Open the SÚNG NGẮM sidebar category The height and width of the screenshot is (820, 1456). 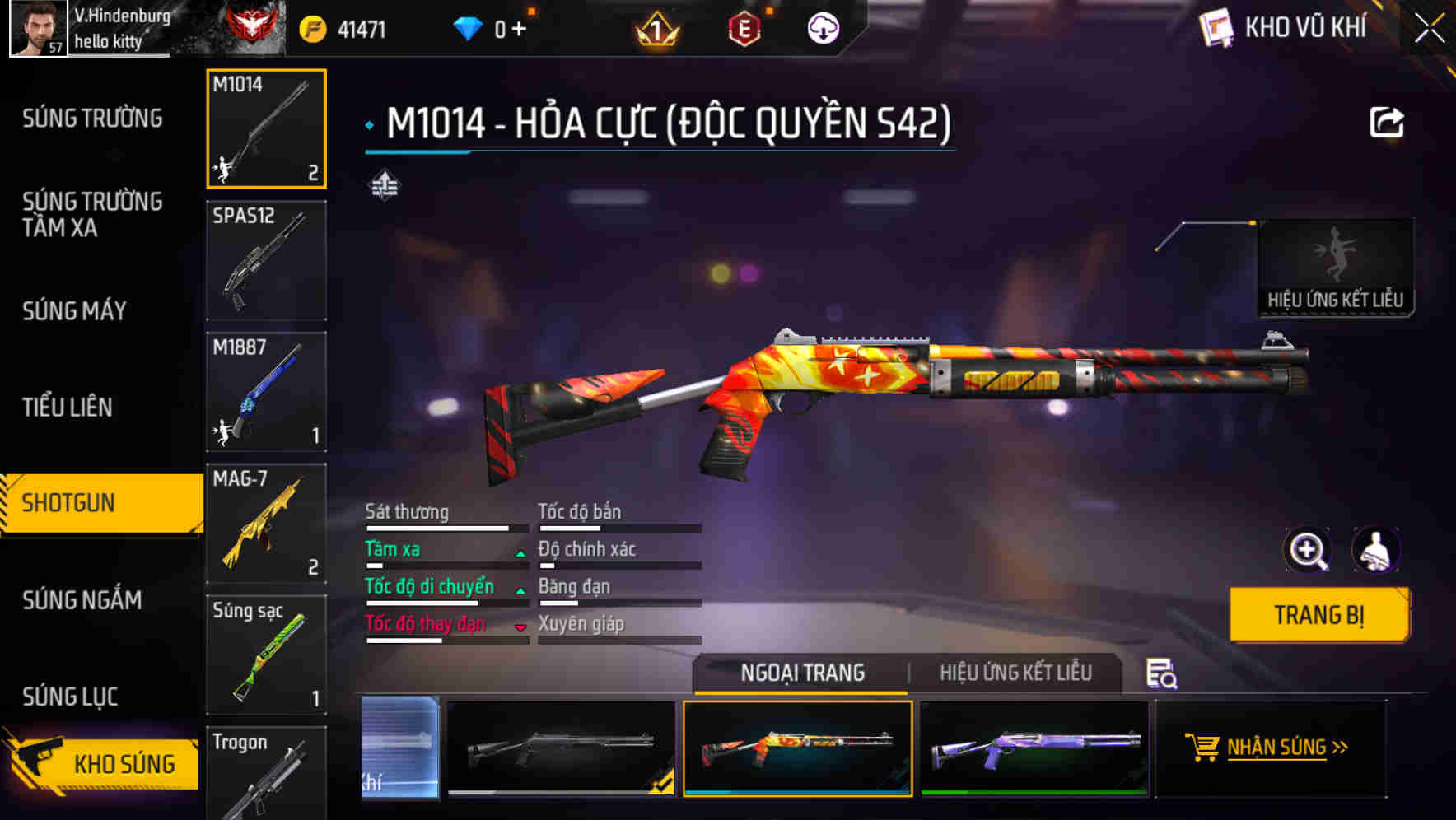[x=82, y=601]
